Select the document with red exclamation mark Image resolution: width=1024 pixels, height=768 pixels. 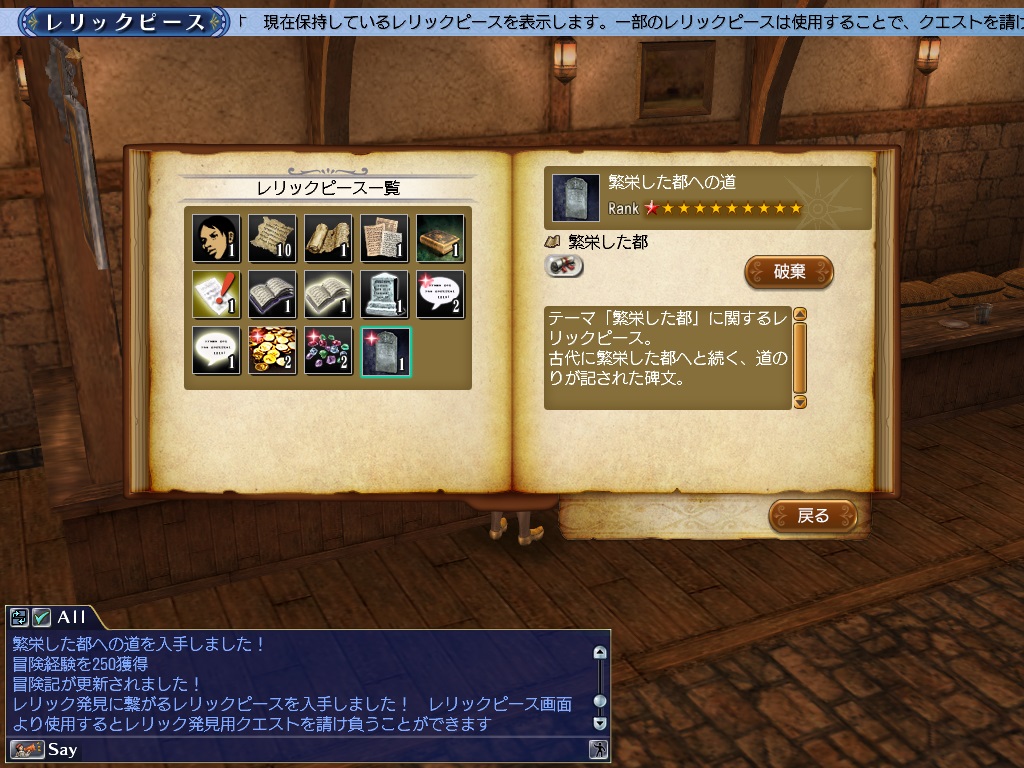pos(217,294)
